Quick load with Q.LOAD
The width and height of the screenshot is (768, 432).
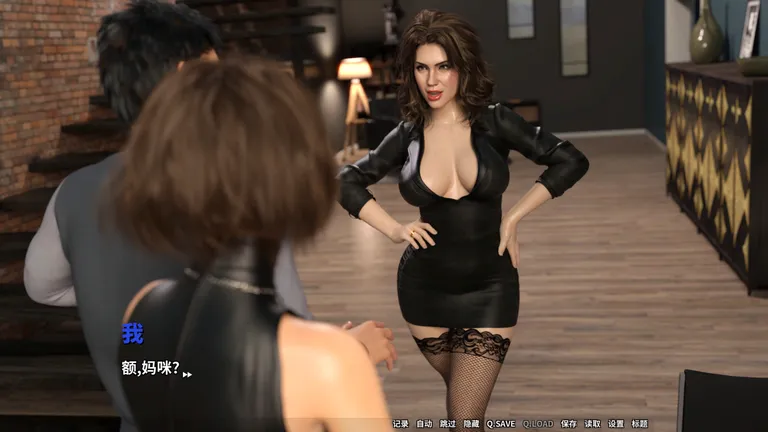click(x=537, y=424)
